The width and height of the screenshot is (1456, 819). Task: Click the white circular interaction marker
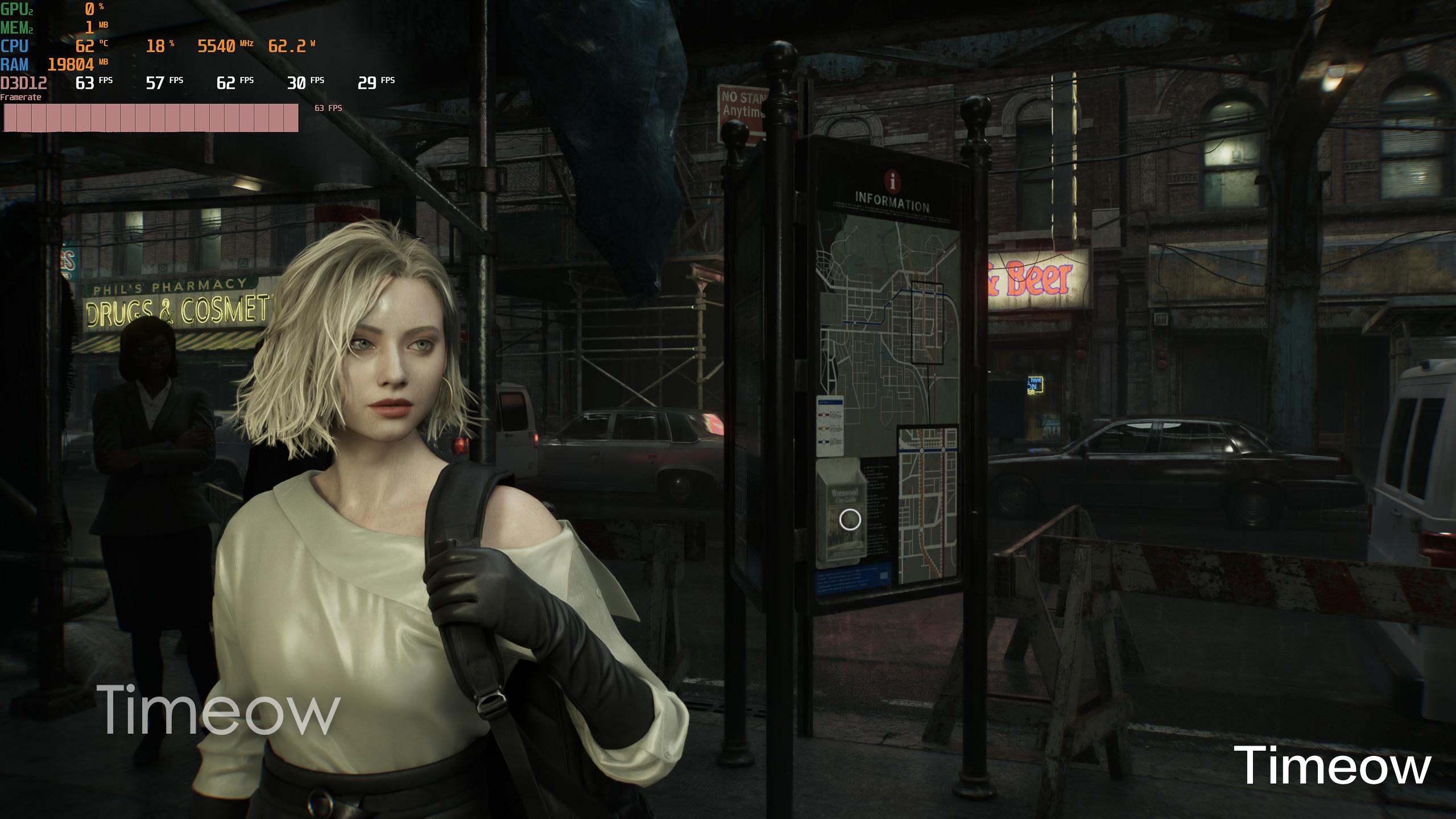(850, 519)
